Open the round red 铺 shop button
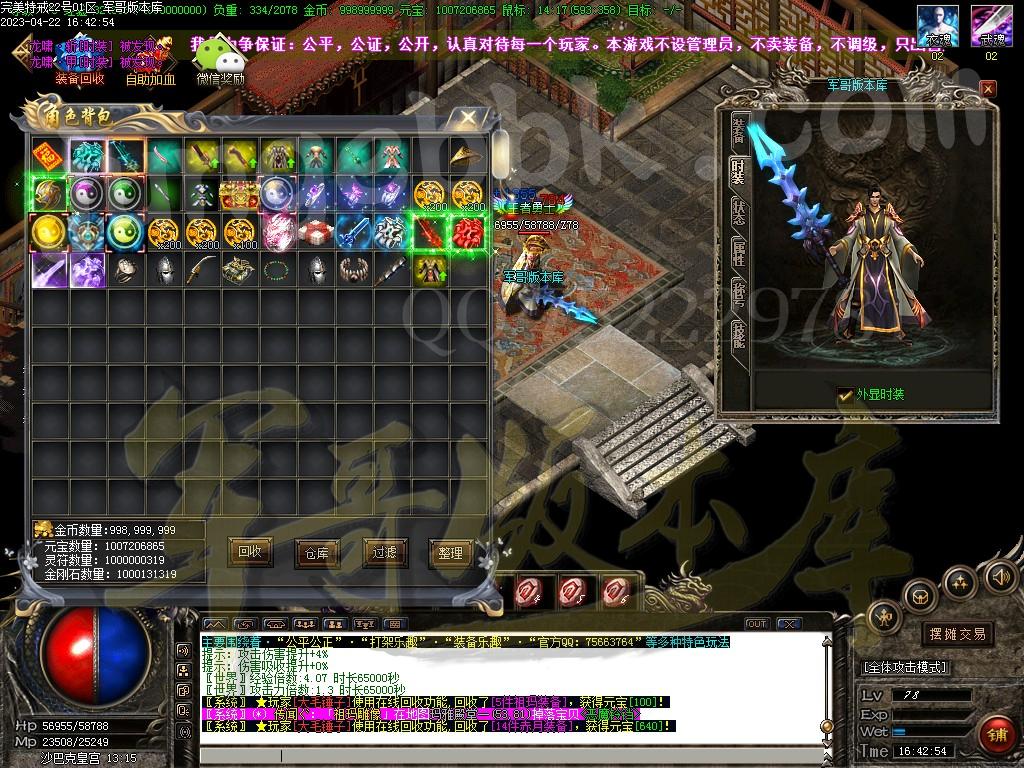Screen dimensions: 1024x768 [x=995, y=735]
